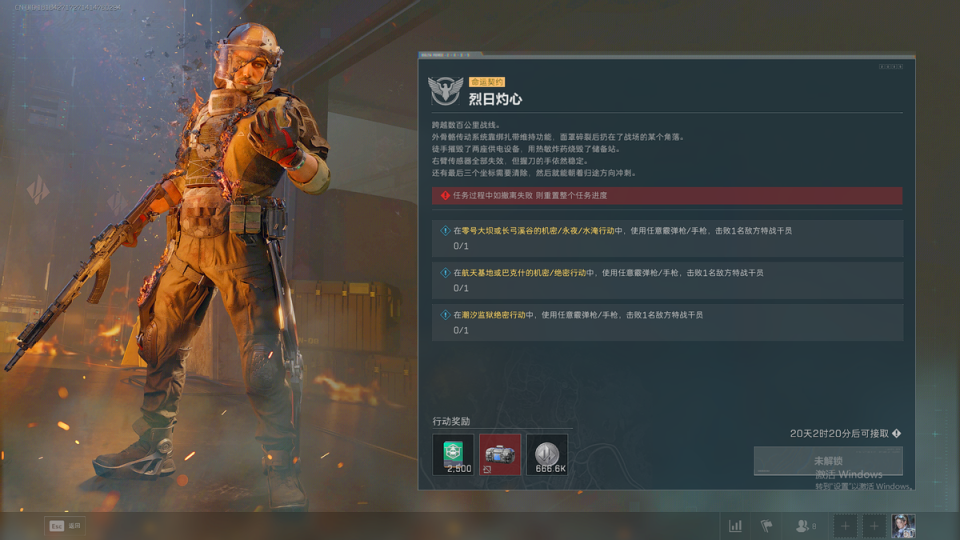Select the 666.6K silver coin reward

click(x=546, y=454)
